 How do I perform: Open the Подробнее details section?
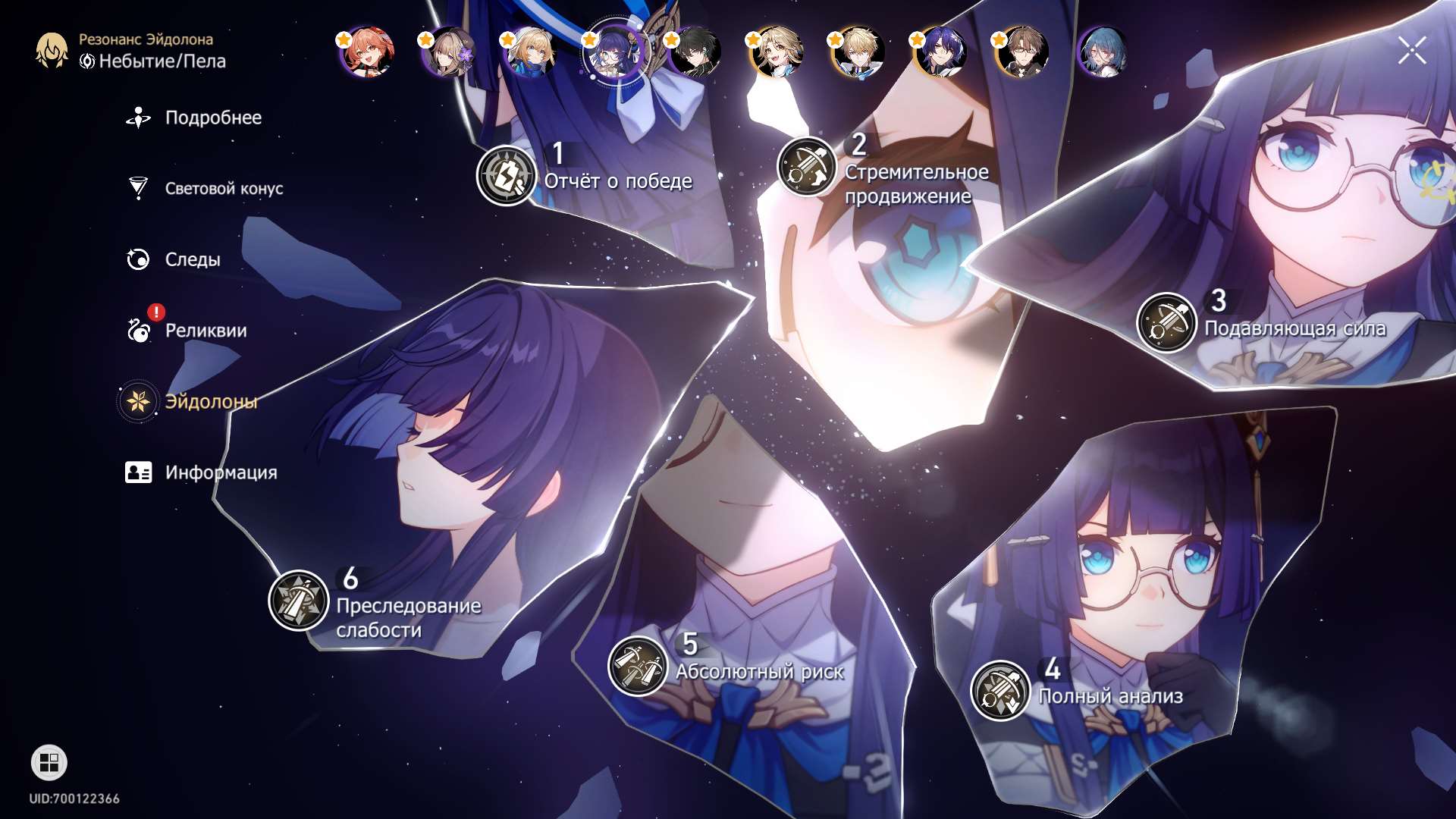pos(213,118)
